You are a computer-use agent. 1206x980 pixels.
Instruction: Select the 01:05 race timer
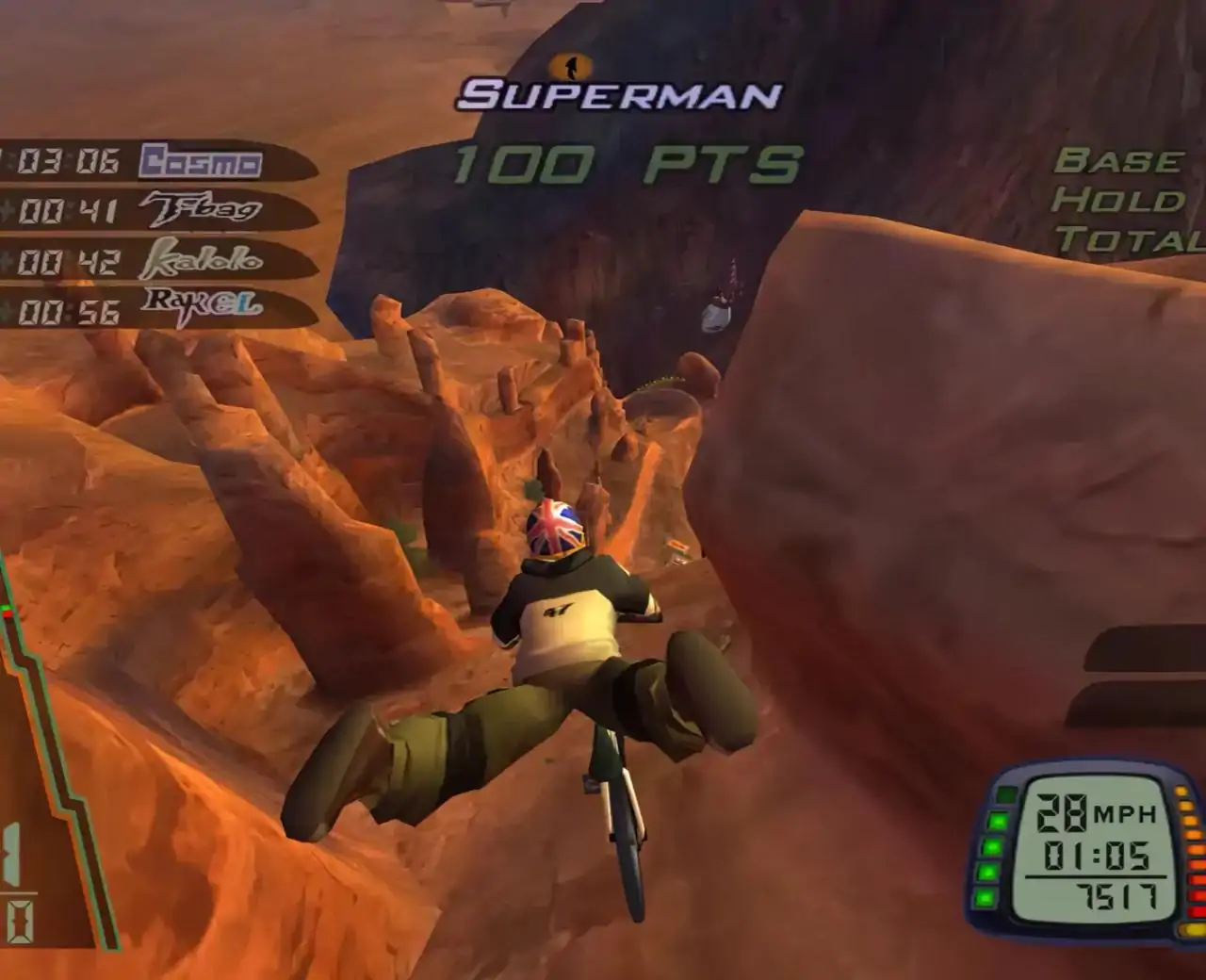coord(1096,856)
